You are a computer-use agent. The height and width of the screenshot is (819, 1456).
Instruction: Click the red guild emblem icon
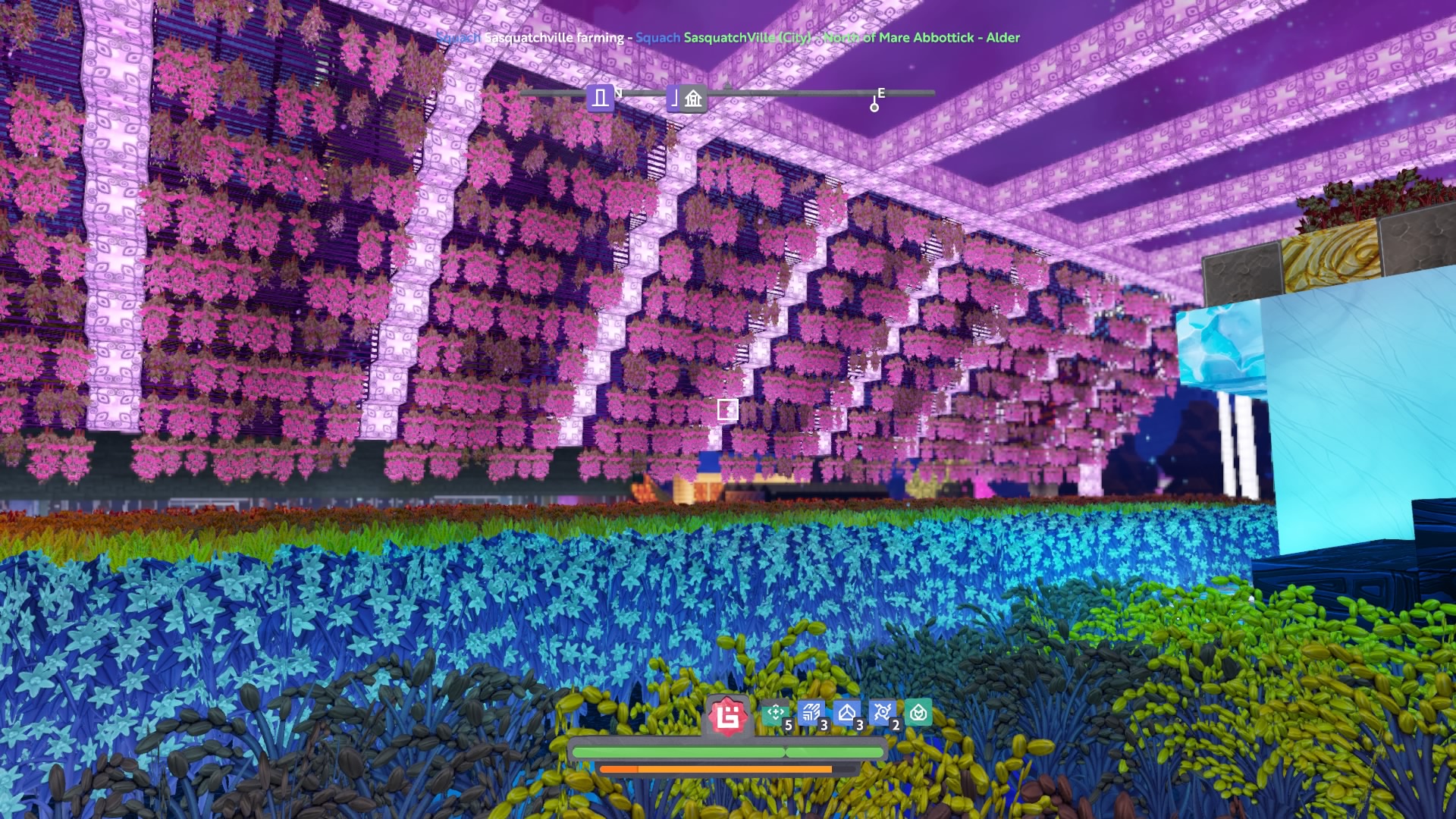tap(728, 716)
